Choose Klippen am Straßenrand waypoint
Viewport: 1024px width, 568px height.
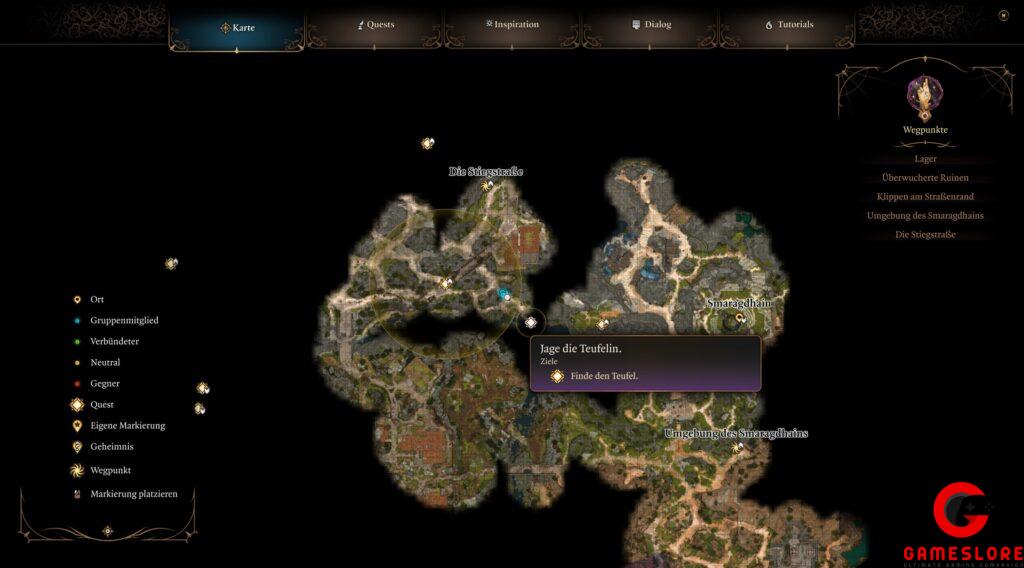pyautogui.click(x=925, y=197)
